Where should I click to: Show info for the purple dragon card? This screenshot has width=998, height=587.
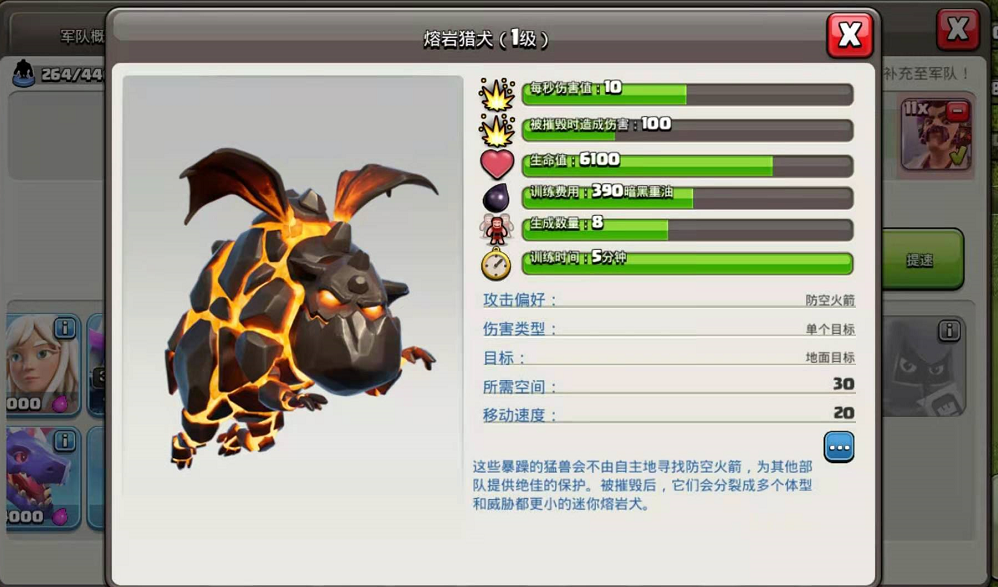pyautogui.click(x=65, y=441)
